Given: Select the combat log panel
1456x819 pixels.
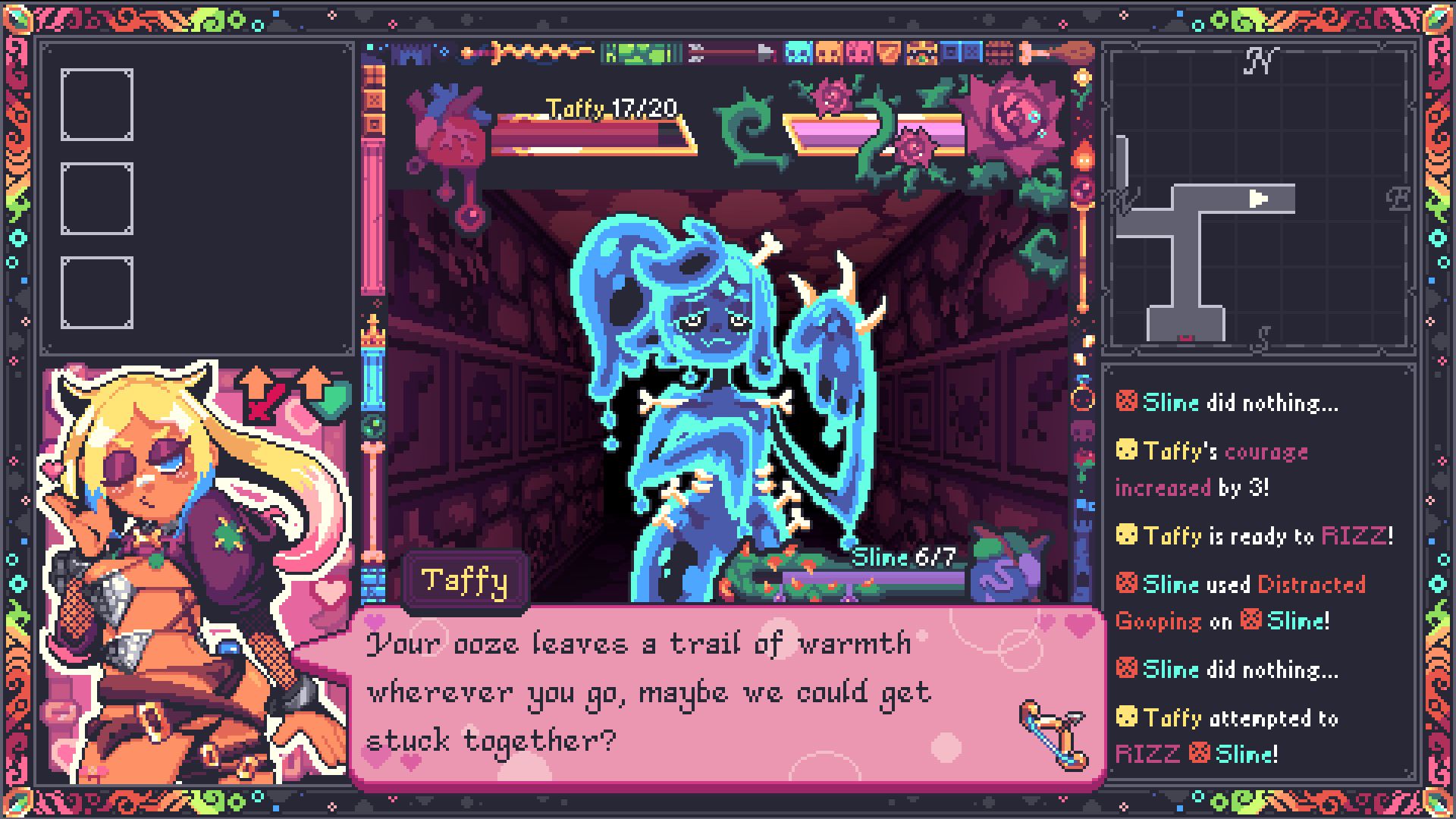Looking at the screenshot, I should pyautogui.click(x=1259, y=575).
